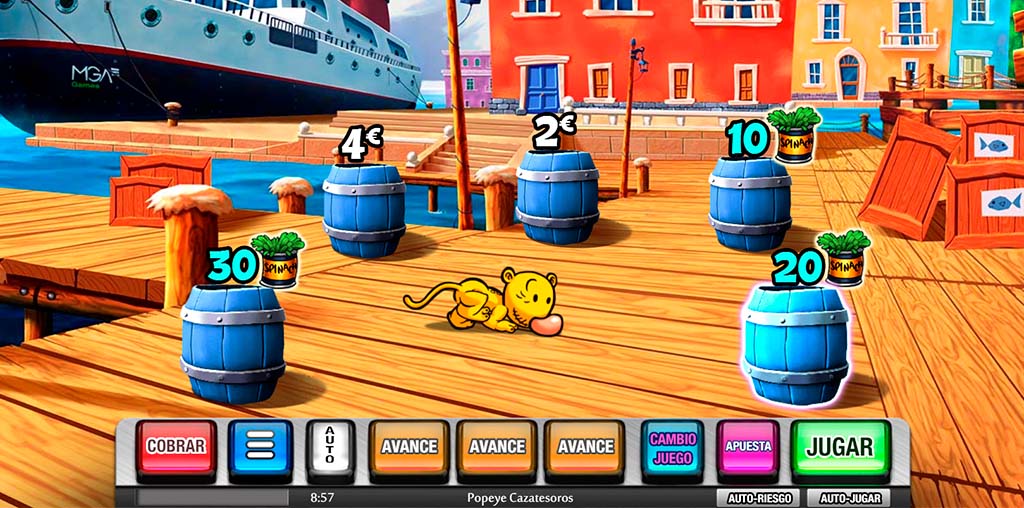Toggle the white AUTO button
This screenshot has height=508, width=1024.
[331, 447]
